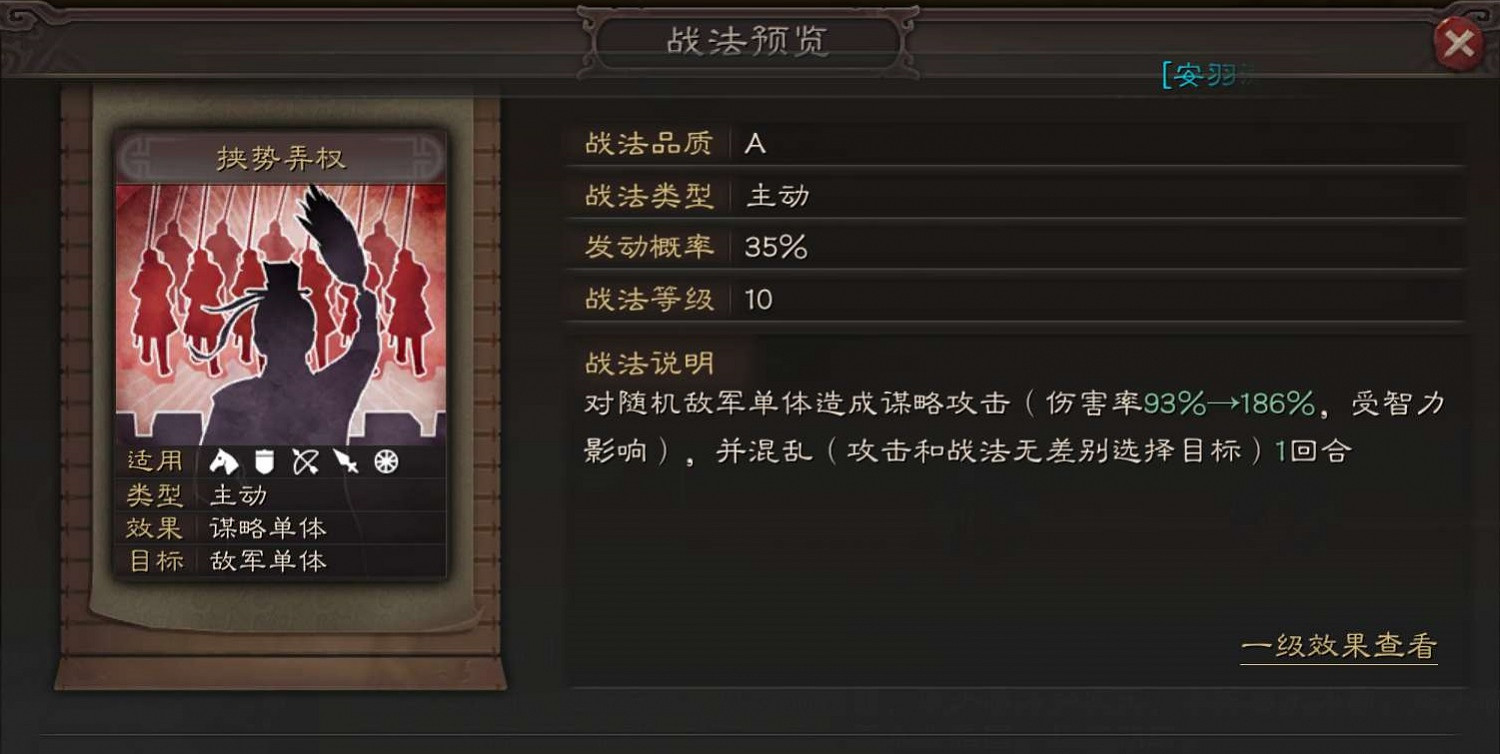
Task: Select the bow unit suitability icon
Action: [305, 463]
